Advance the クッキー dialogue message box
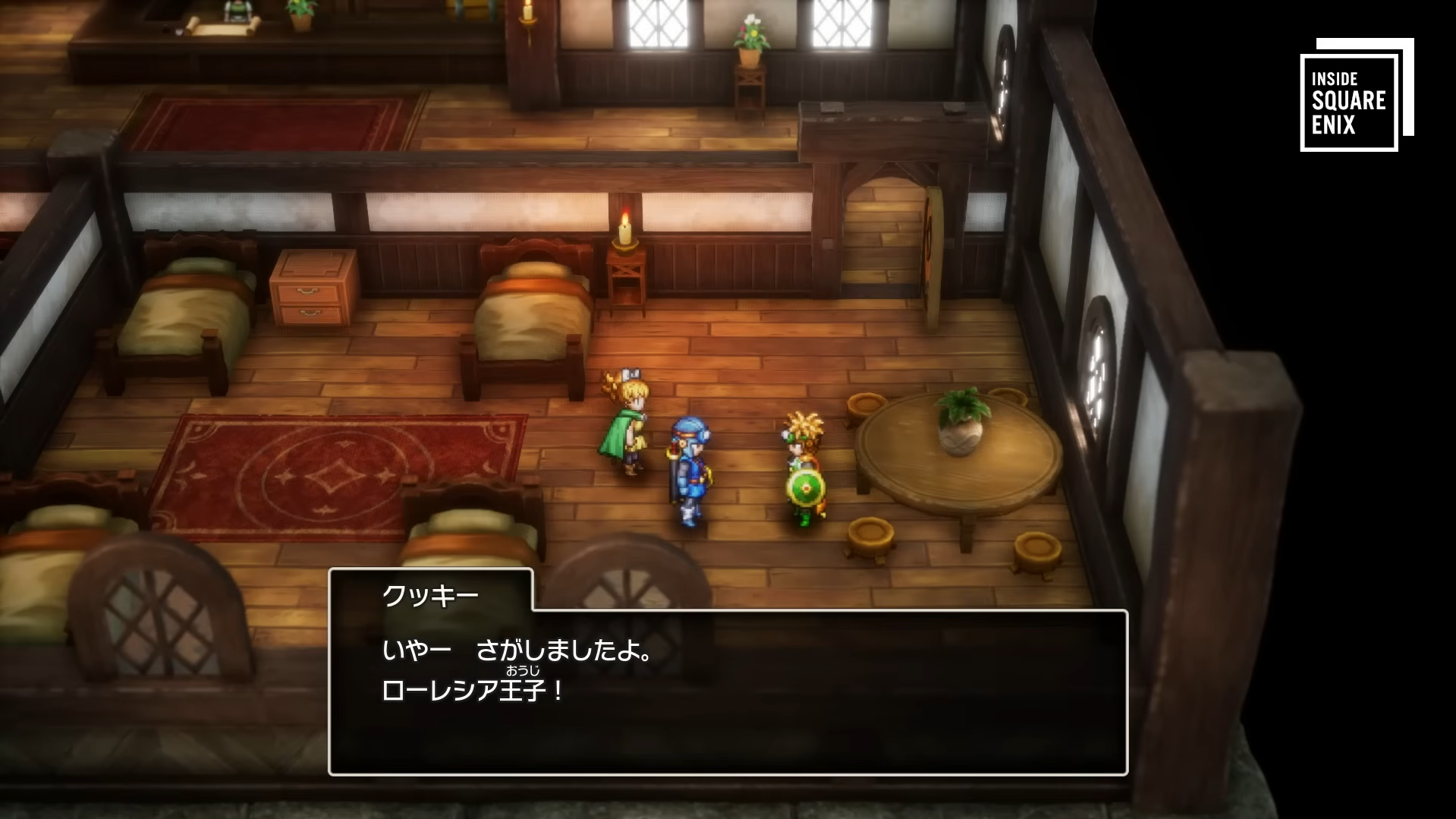 click(728, 691)
